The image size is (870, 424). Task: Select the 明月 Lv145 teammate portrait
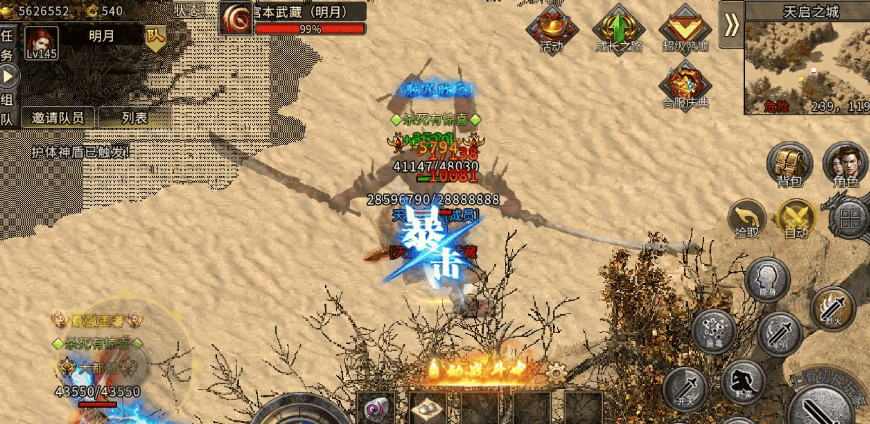[x=42, y=43]
